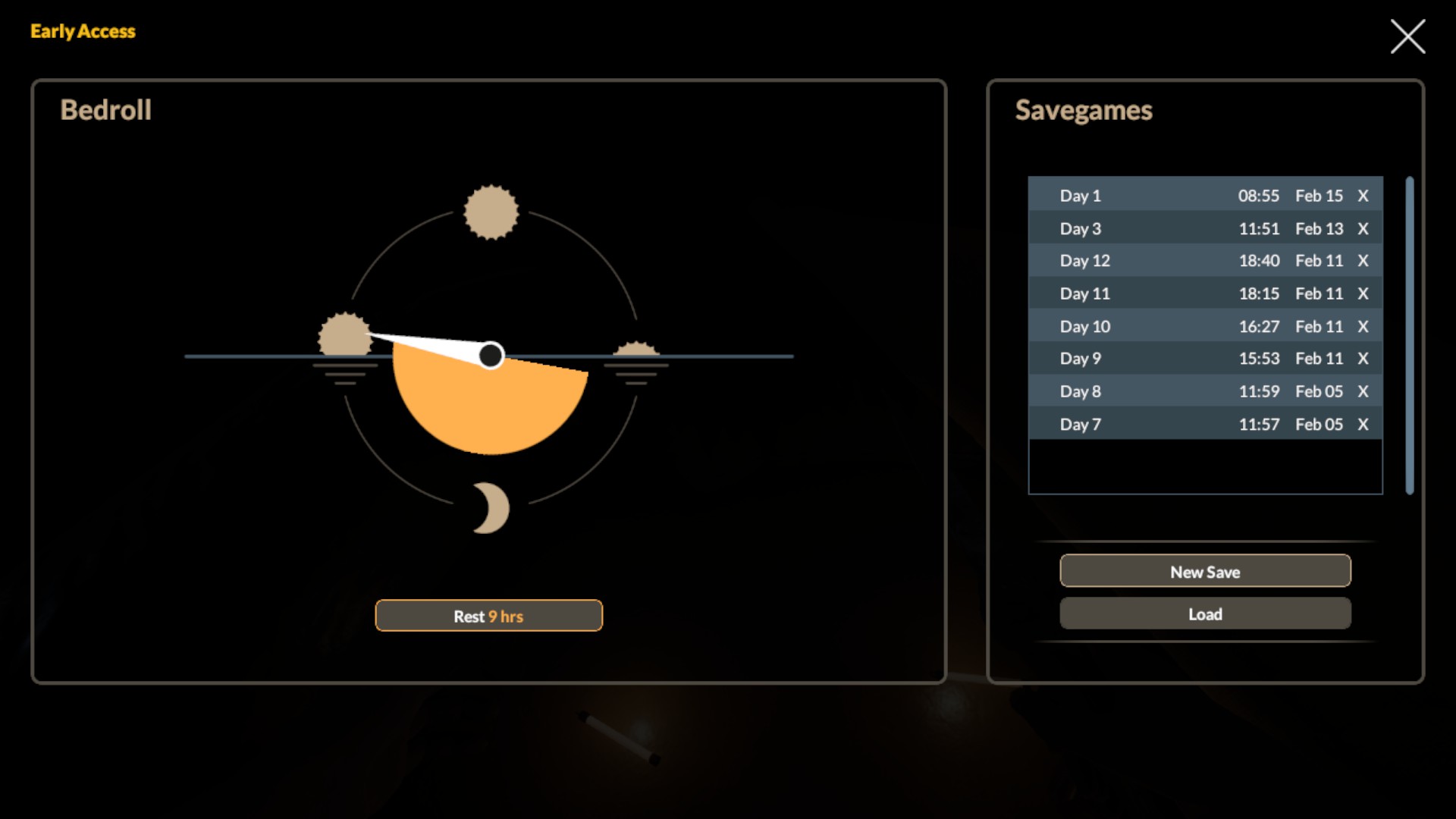
Task: Click the Load button
Action: click(x=1205, y=613)
